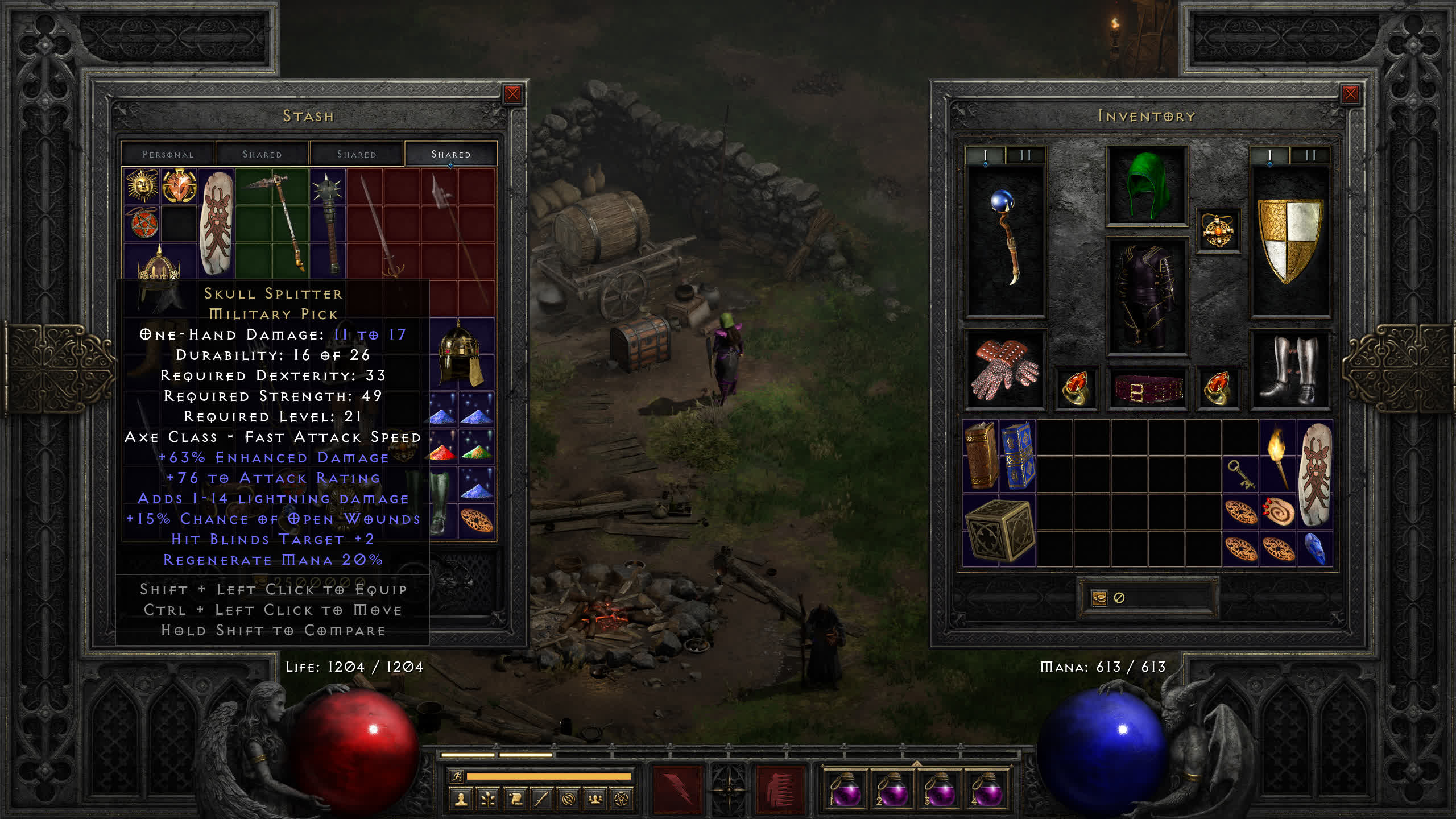Select the gold and white shield
Viewport: 1456px width, 819px height.
click(1290, 239)
